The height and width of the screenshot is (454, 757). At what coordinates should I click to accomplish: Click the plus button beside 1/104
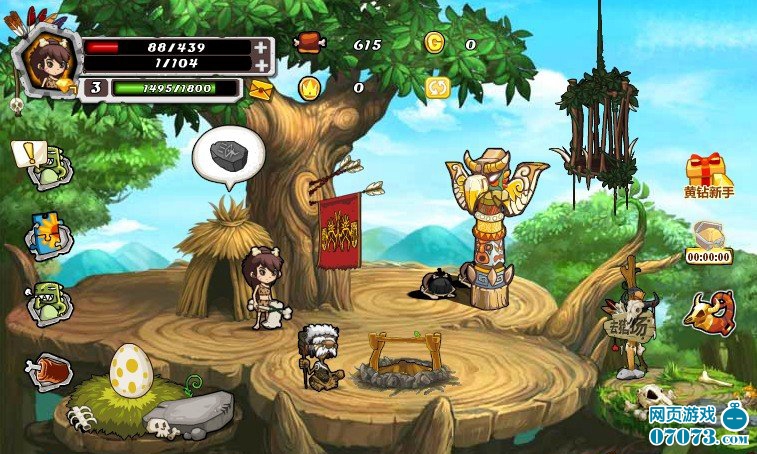(x=261, y=64)
